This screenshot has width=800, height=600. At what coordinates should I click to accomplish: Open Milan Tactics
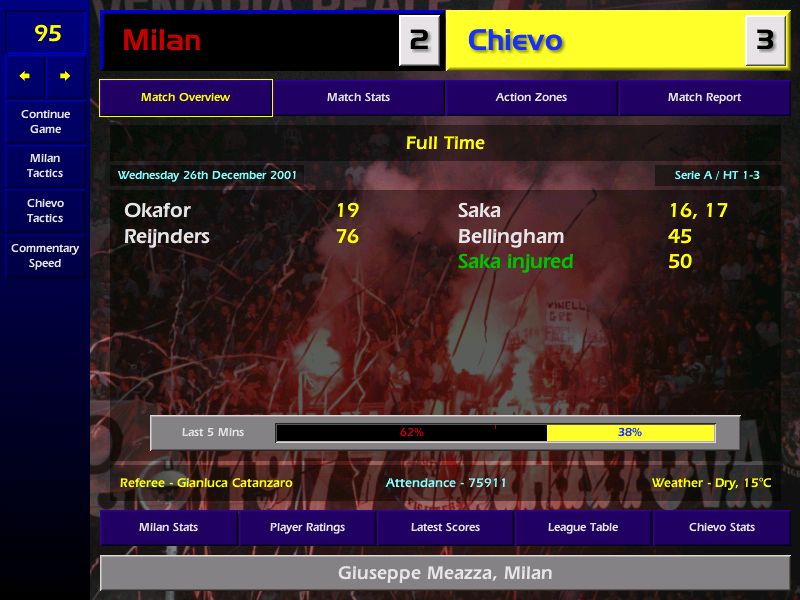[45, 166]
